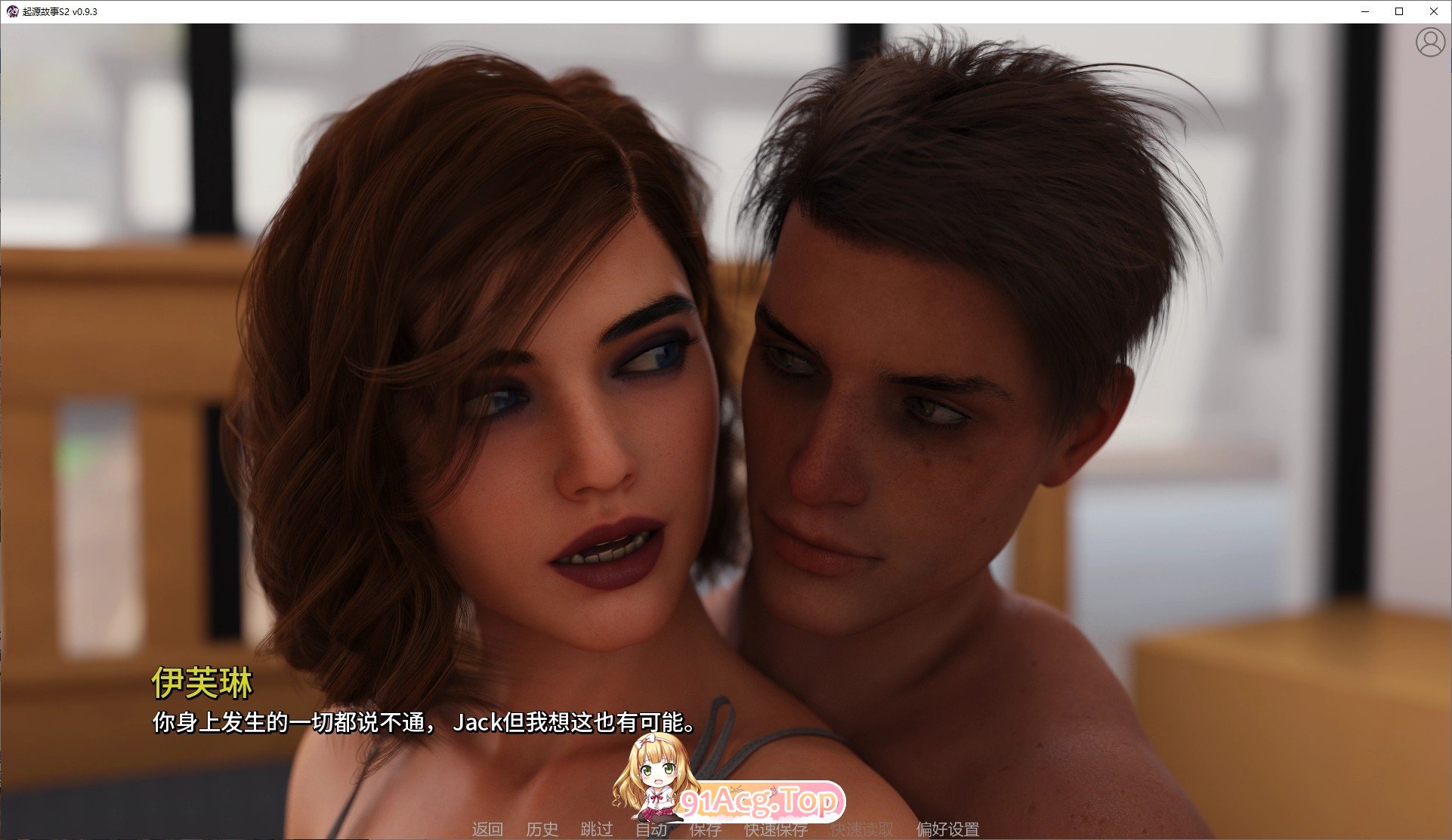
Task: Open the 历史 dialogue history
Action: click(542, 829)
